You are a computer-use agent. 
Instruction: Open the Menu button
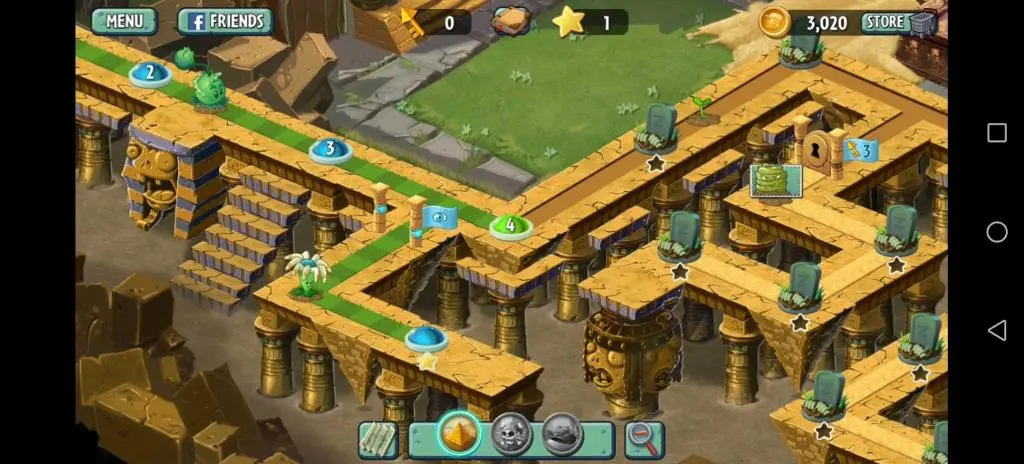point(124,20)
